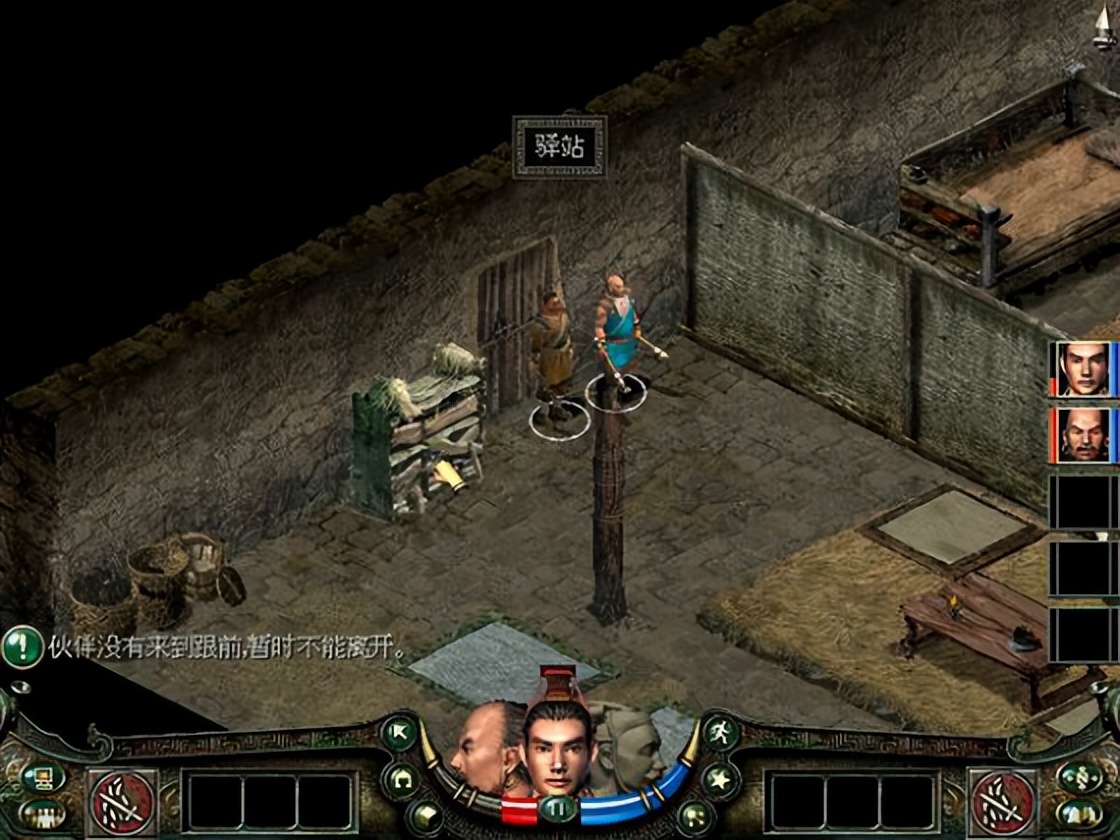The width and height of the screenshot is (1120, 840).
Task: Click the 驿站 location sign label
Action: point(560,147)
